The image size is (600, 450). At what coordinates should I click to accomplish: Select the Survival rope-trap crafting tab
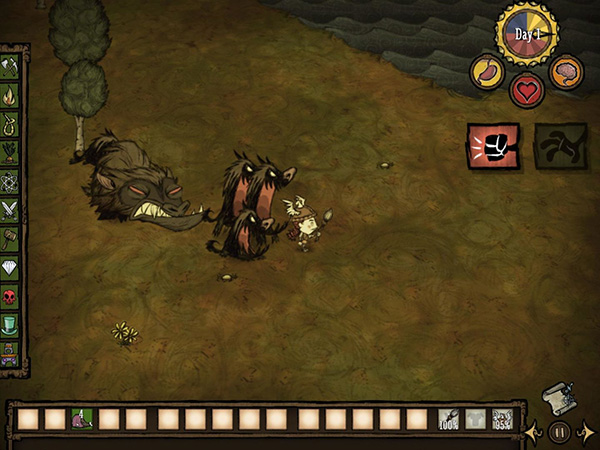click(x=12, y=126)
